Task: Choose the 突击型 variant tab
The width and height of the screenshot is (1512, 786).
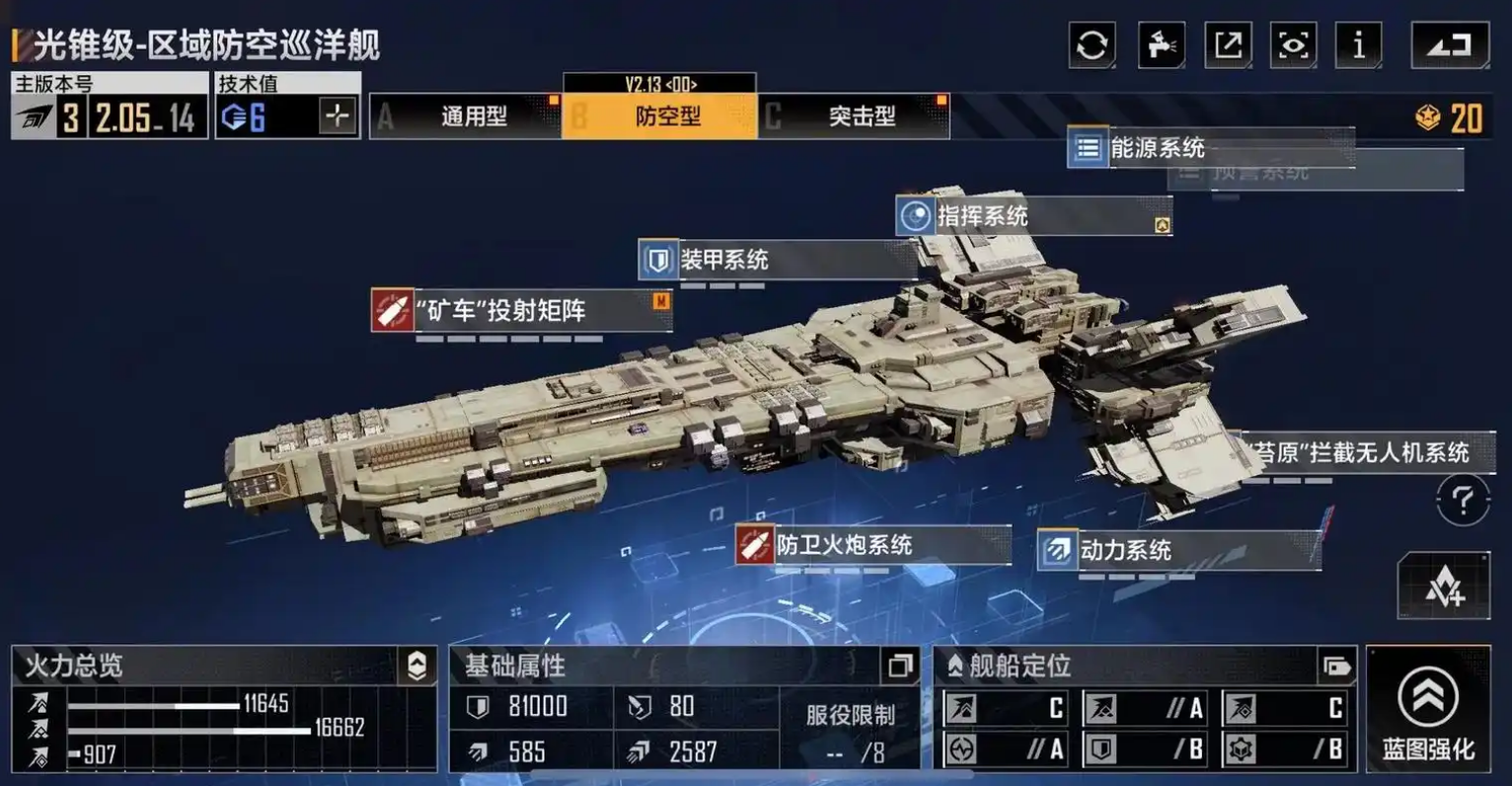Action: pos(854,117)
